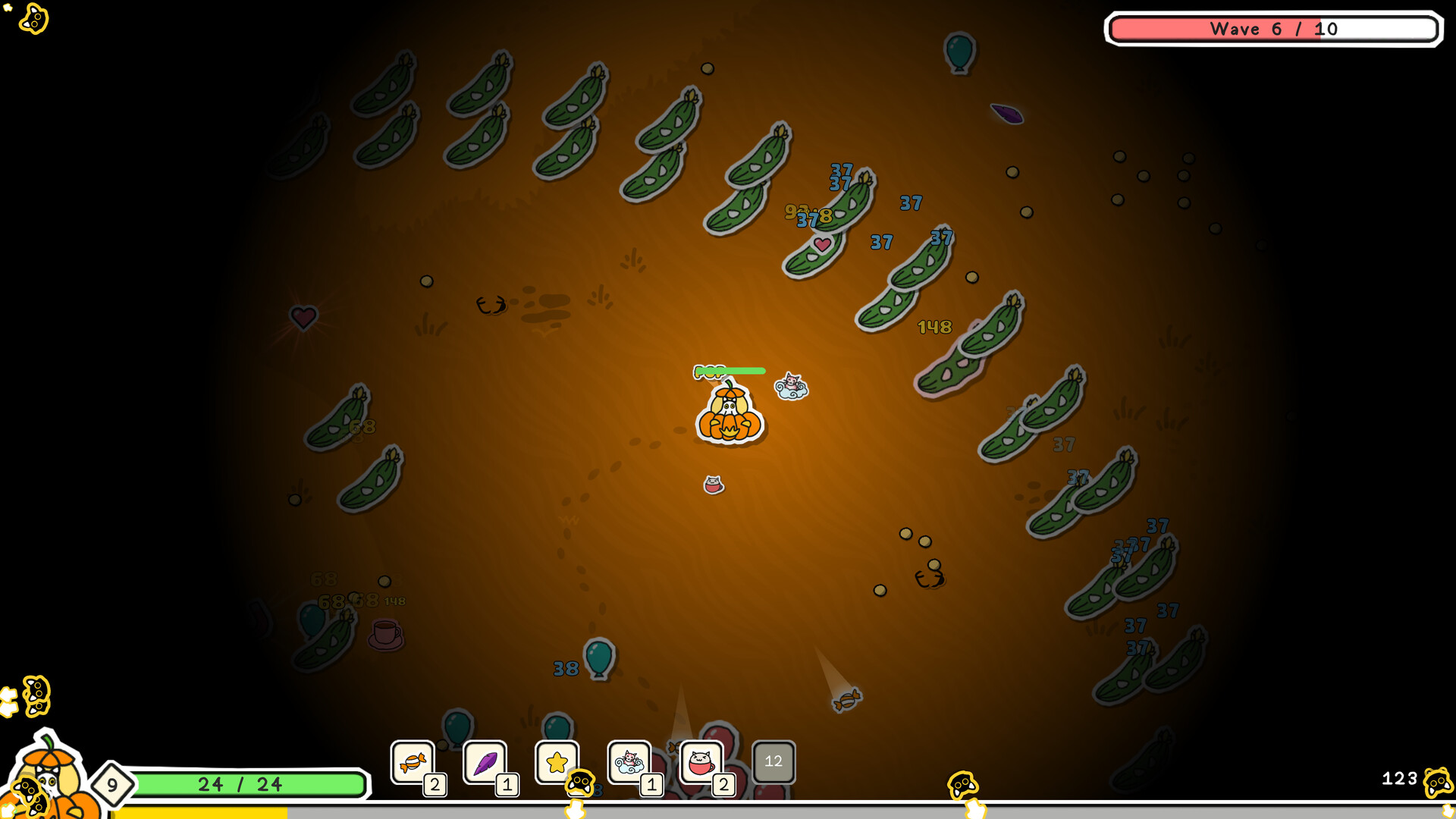Click the purple feather drop near the top
This screenshot has height=819, width=1456.
1007,114
